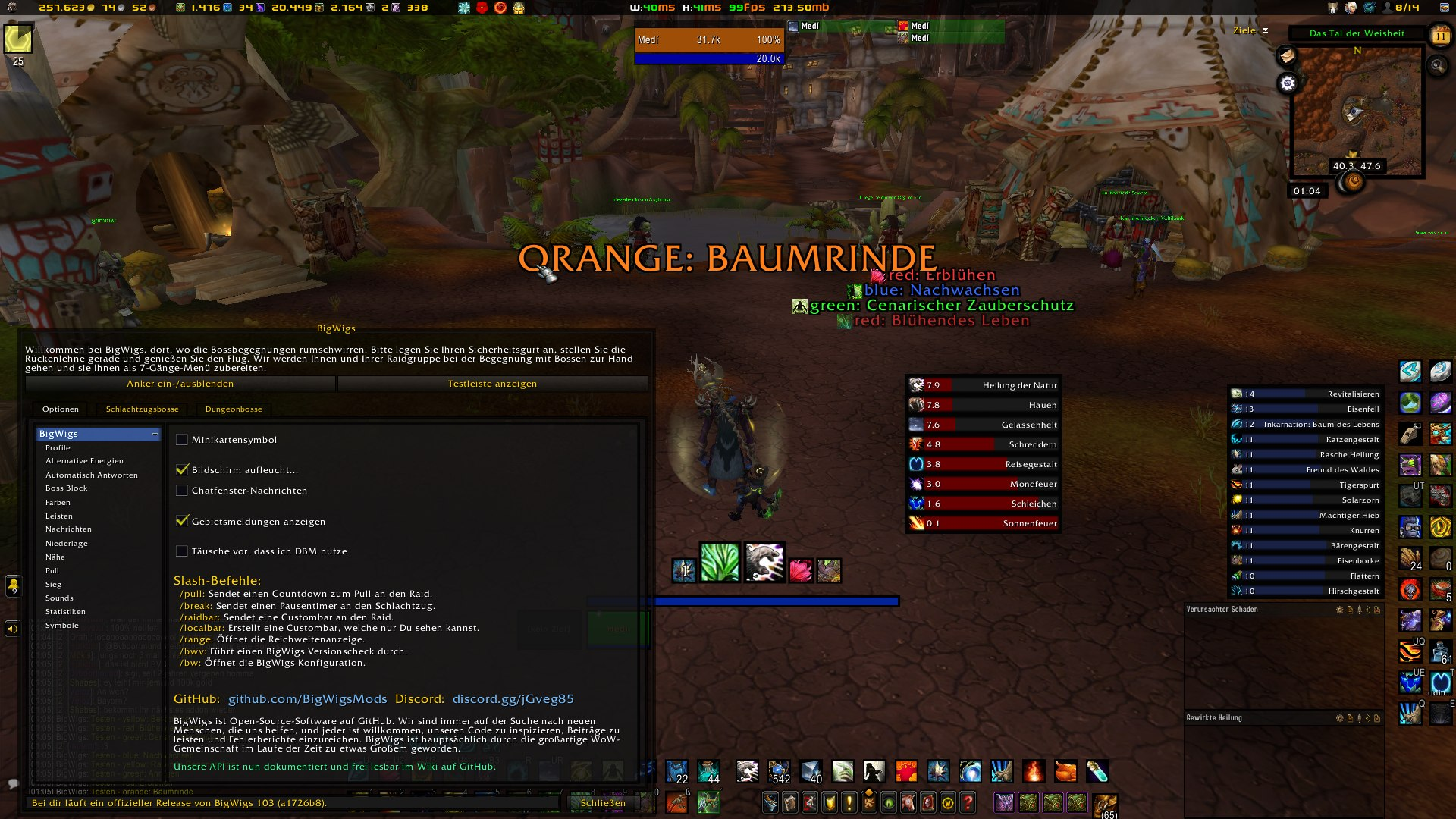Click Medi's health progress bar showing 31.7k

click(709, 39)
